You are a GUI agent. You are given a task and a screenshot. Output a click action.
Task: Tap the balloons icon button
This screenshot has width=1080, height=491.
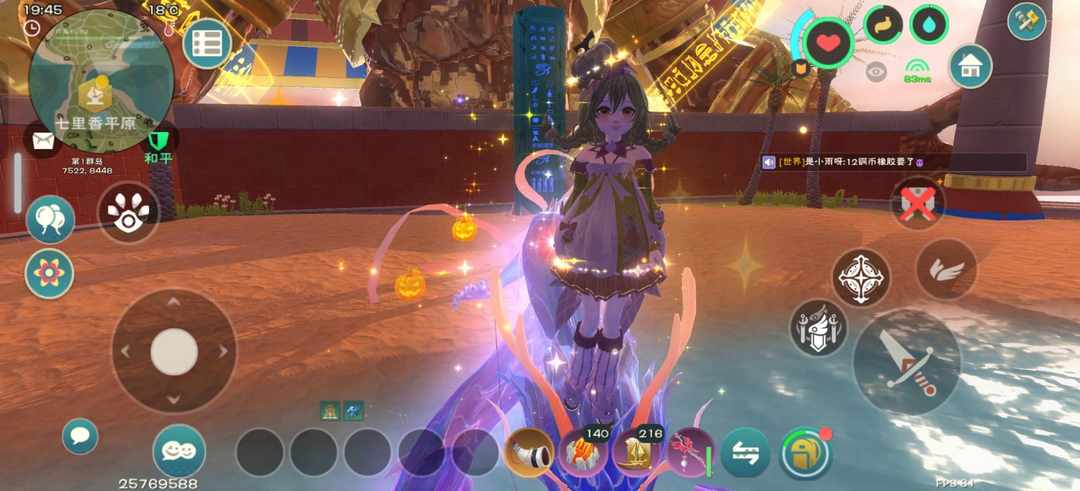[49, 219]
